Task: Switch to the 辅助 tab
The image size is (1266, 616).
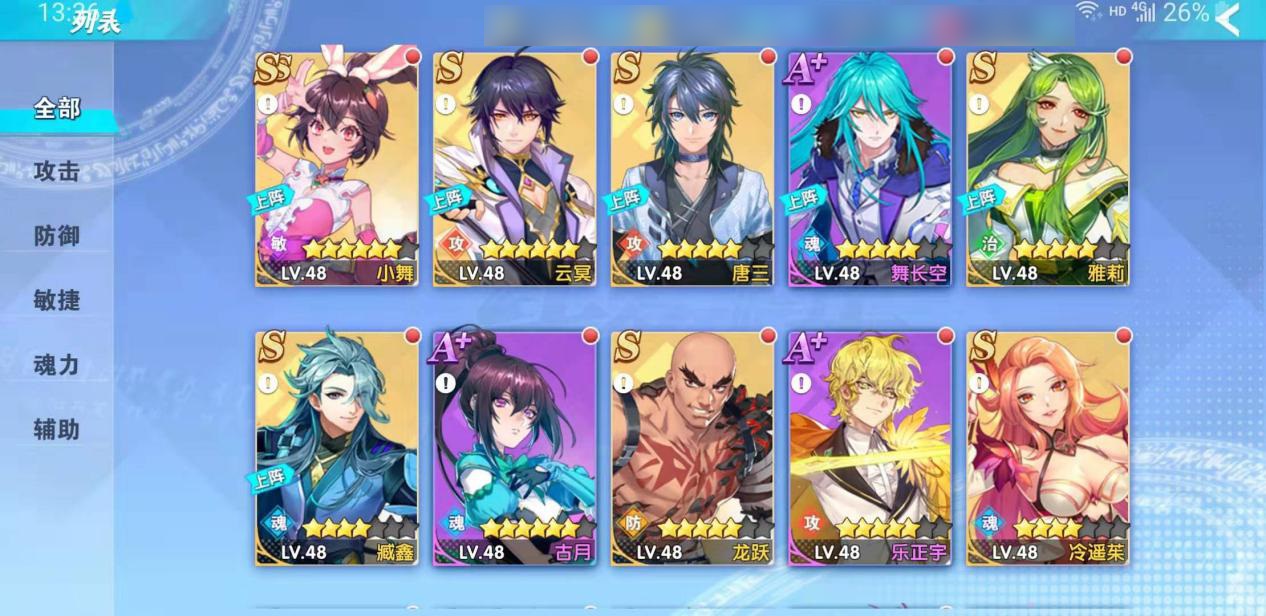Action: coord(57,429)
